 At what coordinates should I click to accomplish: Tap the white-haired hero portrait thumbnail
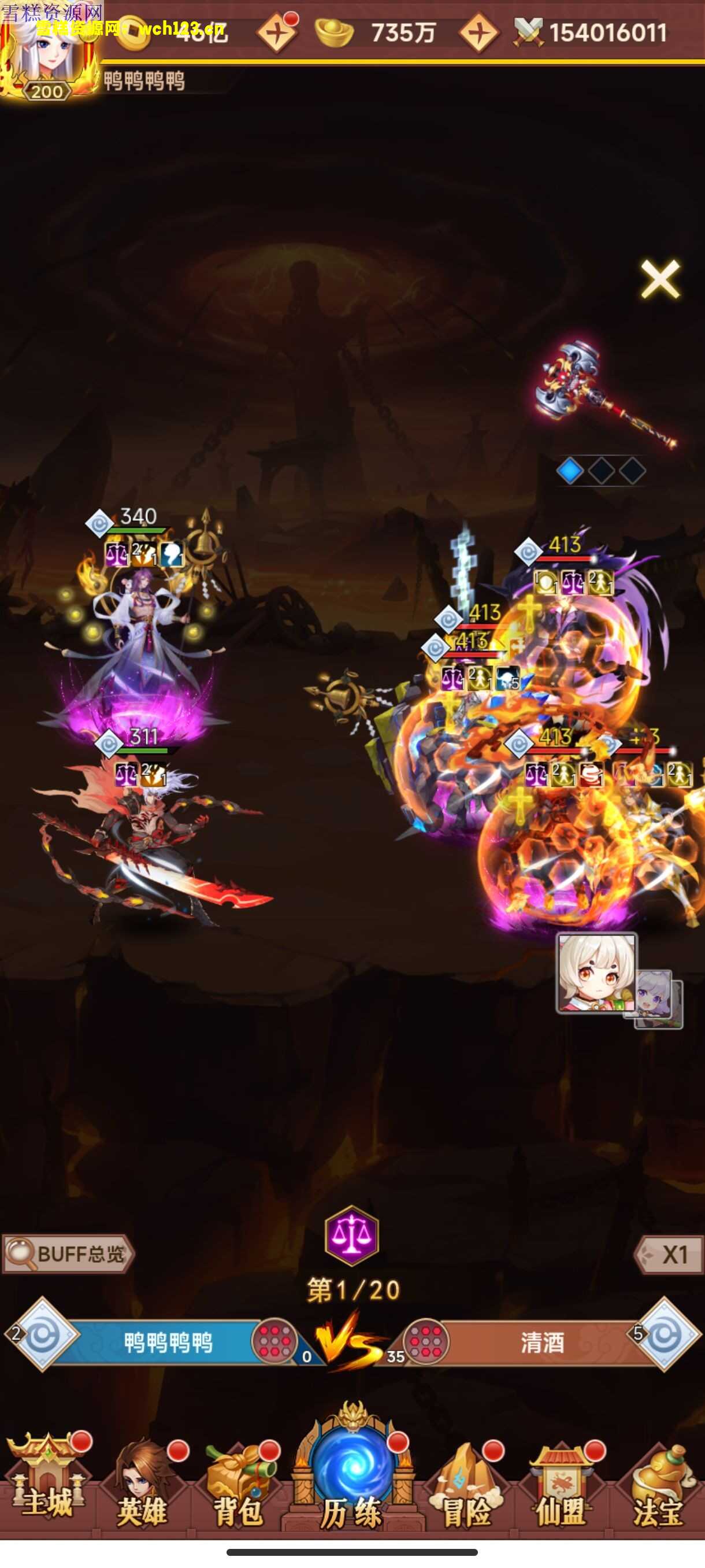point(596,972)
